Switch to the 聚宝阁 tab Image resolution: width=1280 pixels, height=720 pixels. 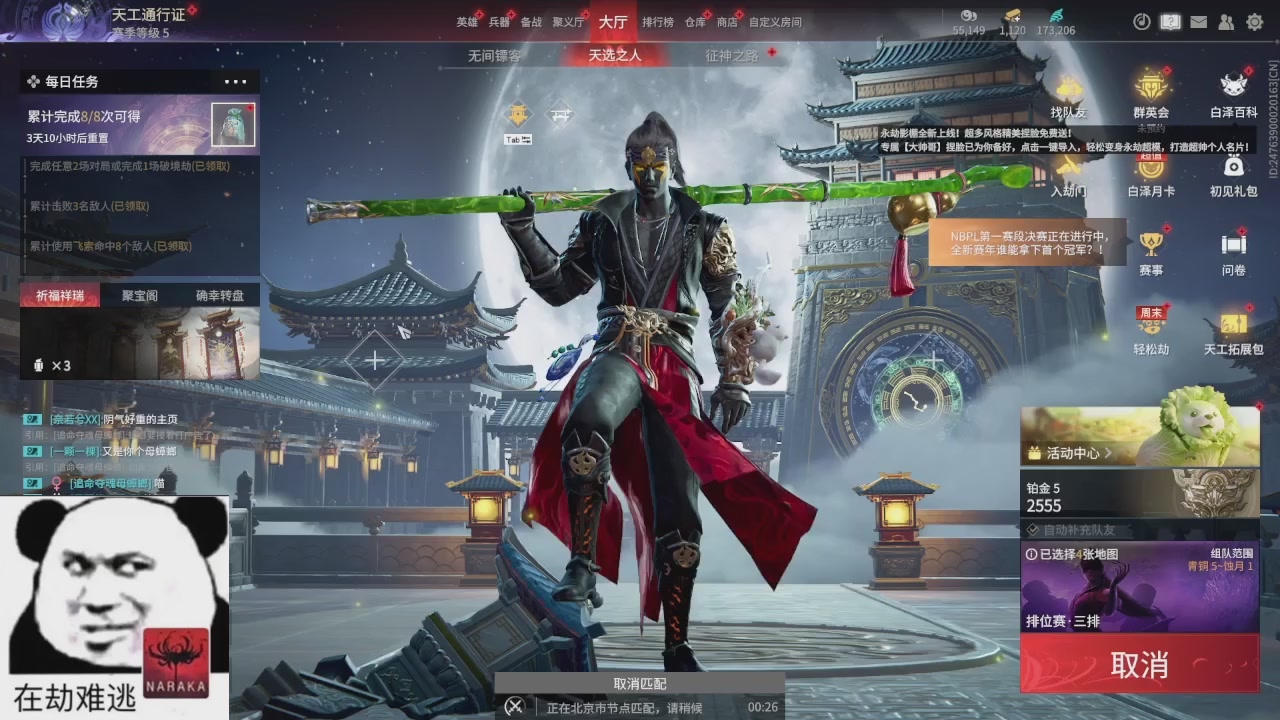(x=140, y=296)
